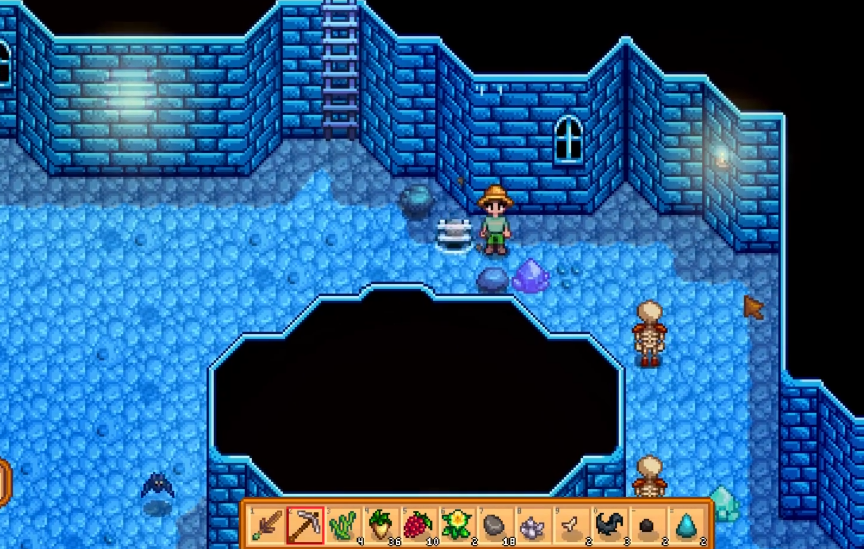Select the bone fragment hotbar slot
The image size is (864, 549).
point(570,524)
